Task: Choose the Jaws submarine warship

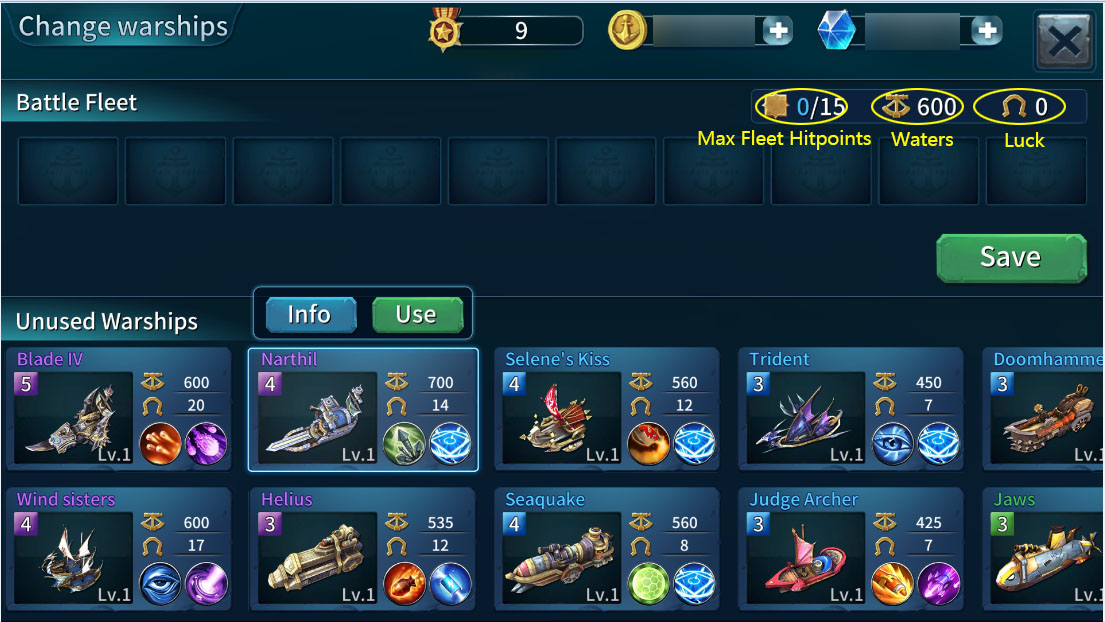Action: click(x=1045, y=550)
